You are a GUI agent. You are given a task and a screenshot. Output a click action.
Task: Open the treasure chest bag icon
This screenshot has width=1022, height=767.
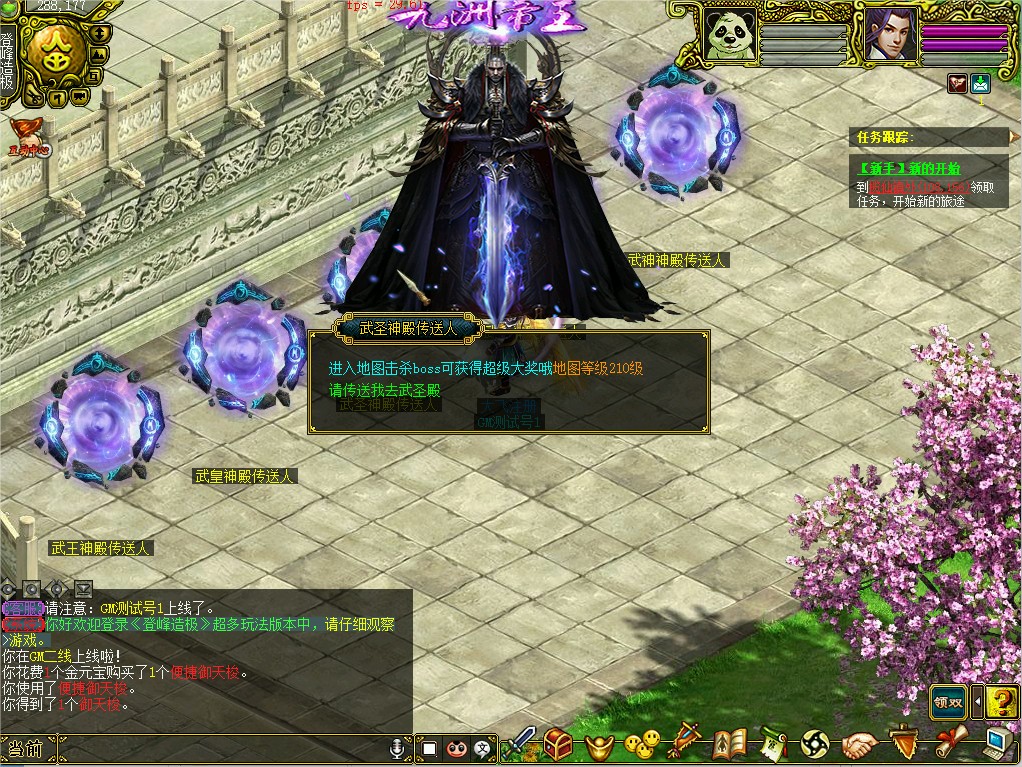pos(557,743)
